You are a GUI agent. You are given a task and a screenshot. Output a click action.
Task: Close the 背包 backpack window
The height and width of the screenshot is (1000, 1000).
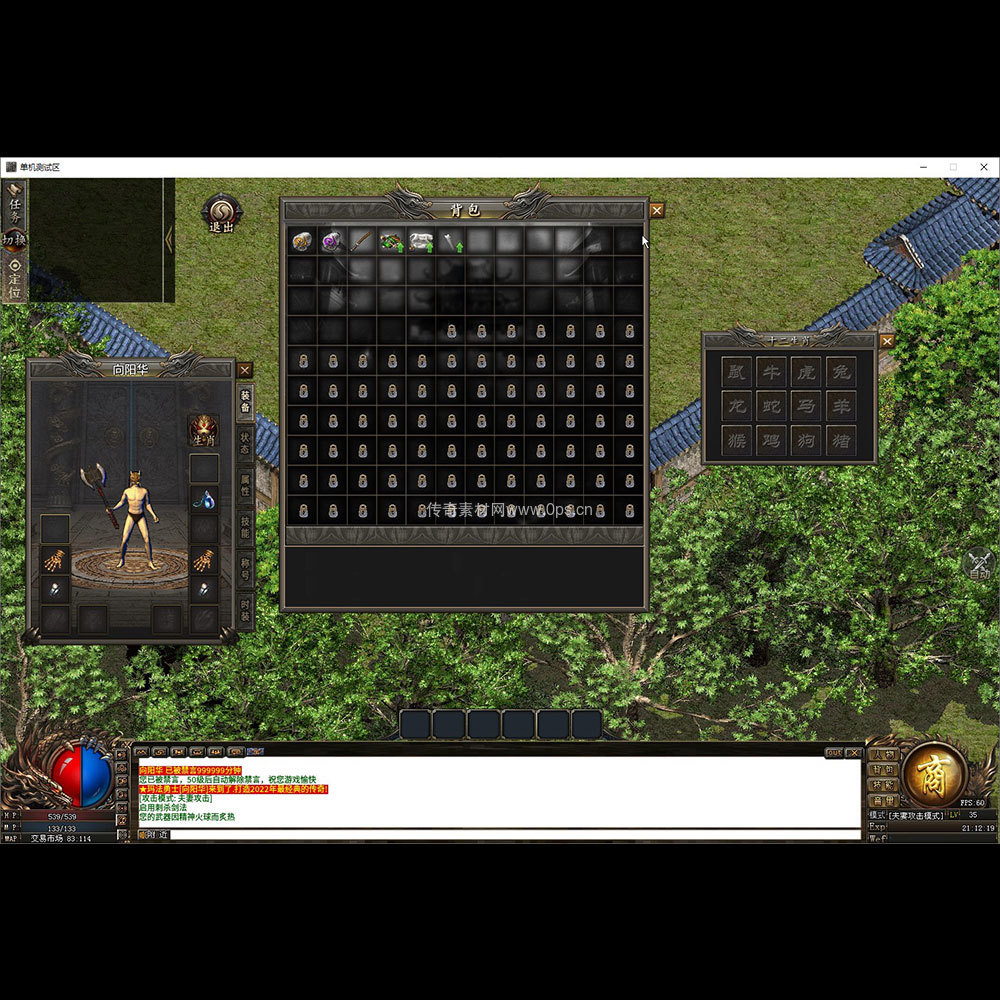[656, 210]
